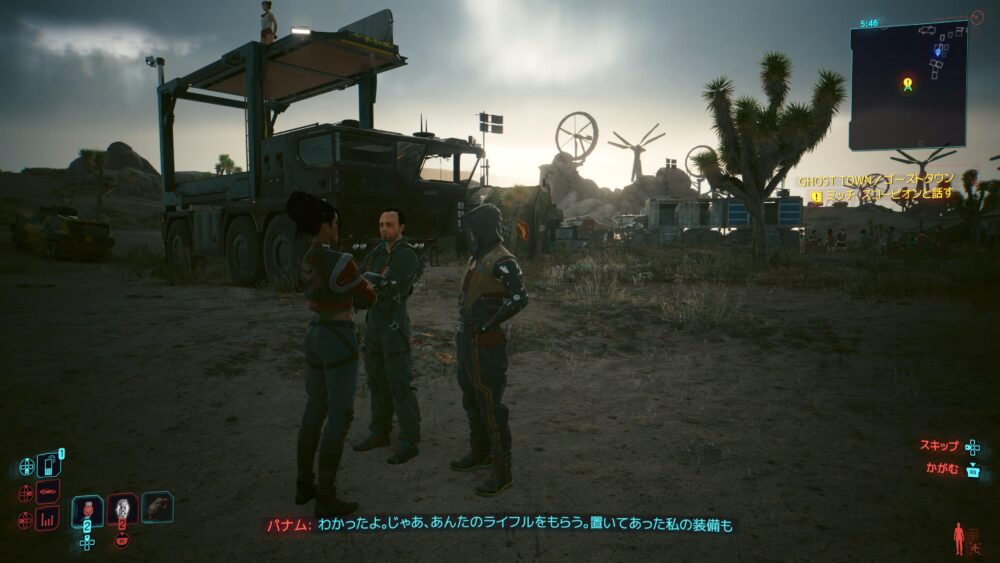This screenshot has width=1000, height=563.
Task: Select the yellow quest marker on minimap
Action: [907, 85]
